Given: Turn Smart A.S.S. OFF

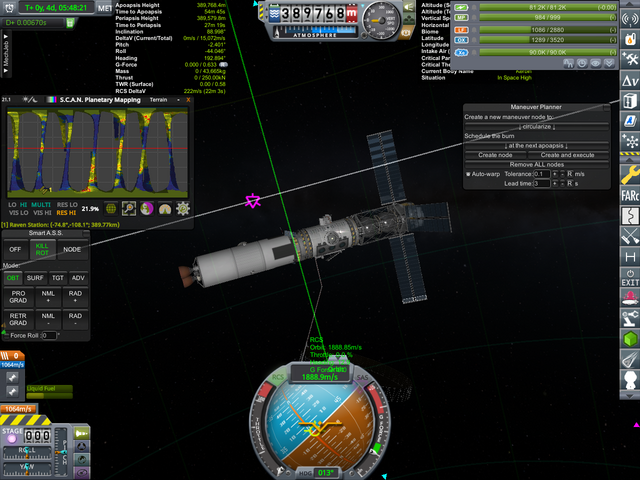Looking at the screenshot, I should pos(16,249).
